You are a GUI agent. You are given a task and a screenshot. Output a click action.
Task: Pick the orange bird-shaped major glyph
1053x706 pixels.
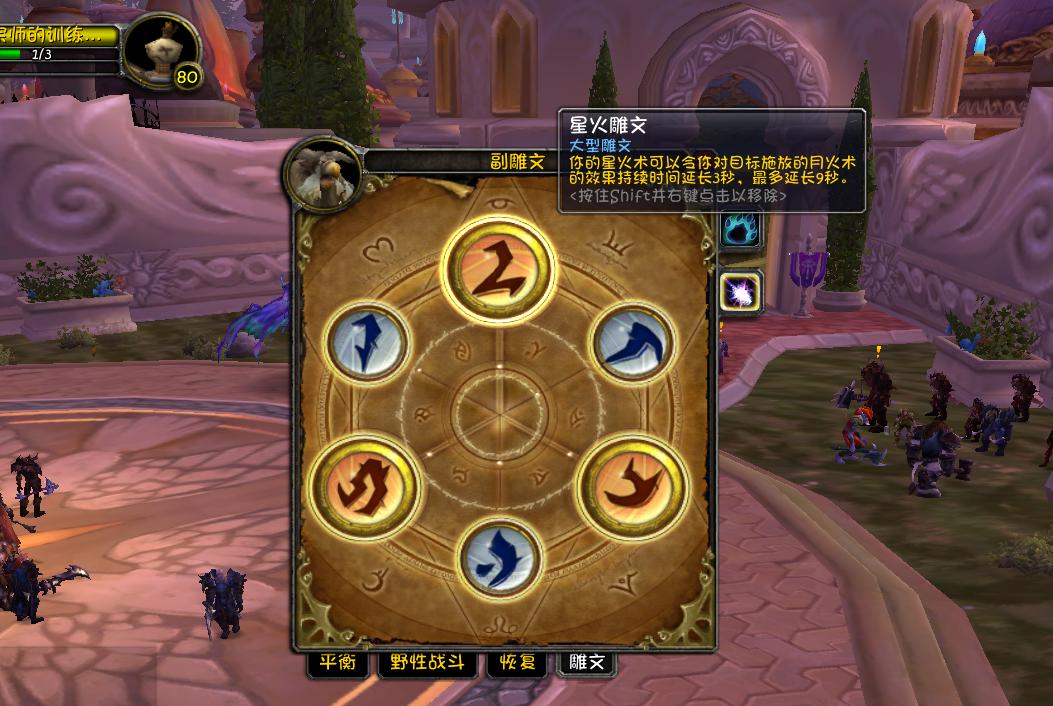634,485
